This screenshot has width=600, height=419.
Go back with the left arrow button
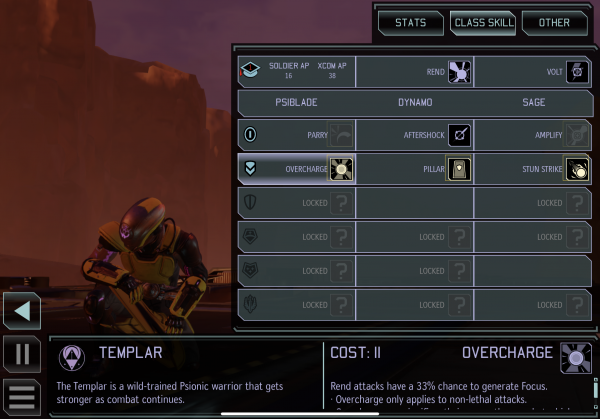coord(22,311)
